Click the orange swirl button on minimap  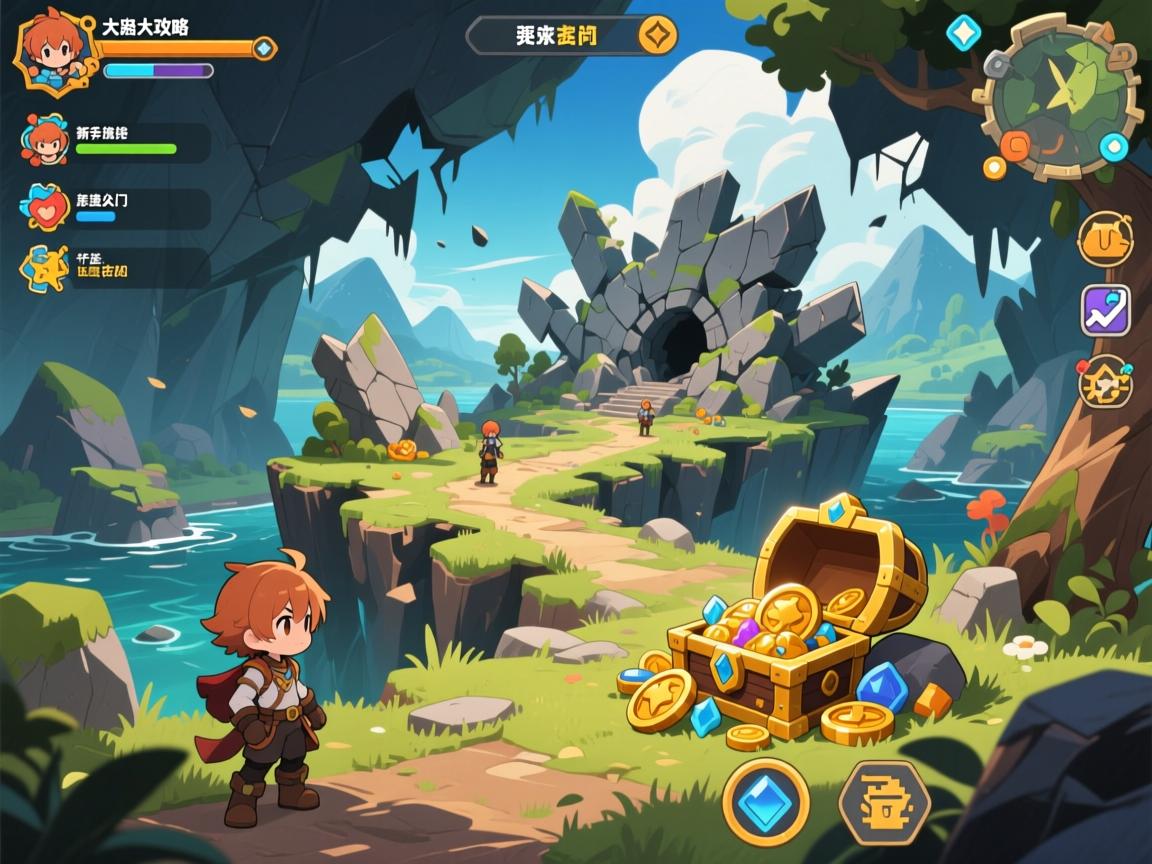[x=1014, y=146]
